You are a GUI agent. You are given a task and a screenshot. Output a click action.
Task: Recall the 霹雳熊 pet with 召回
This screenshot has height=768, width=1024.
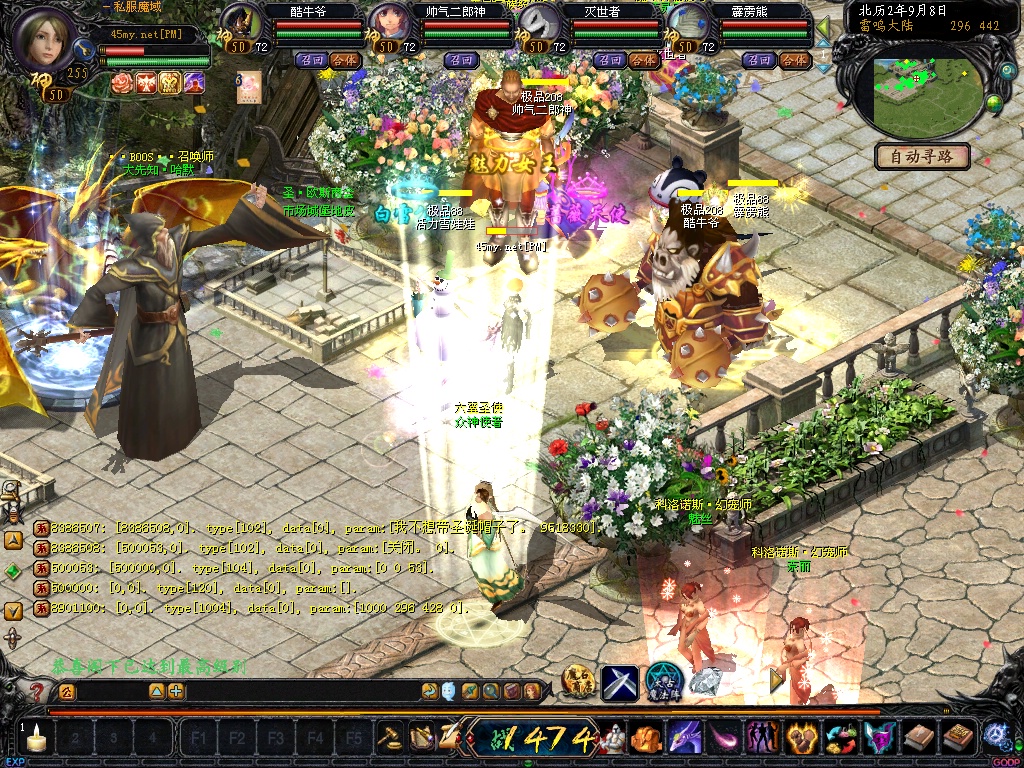pos(758,60)
